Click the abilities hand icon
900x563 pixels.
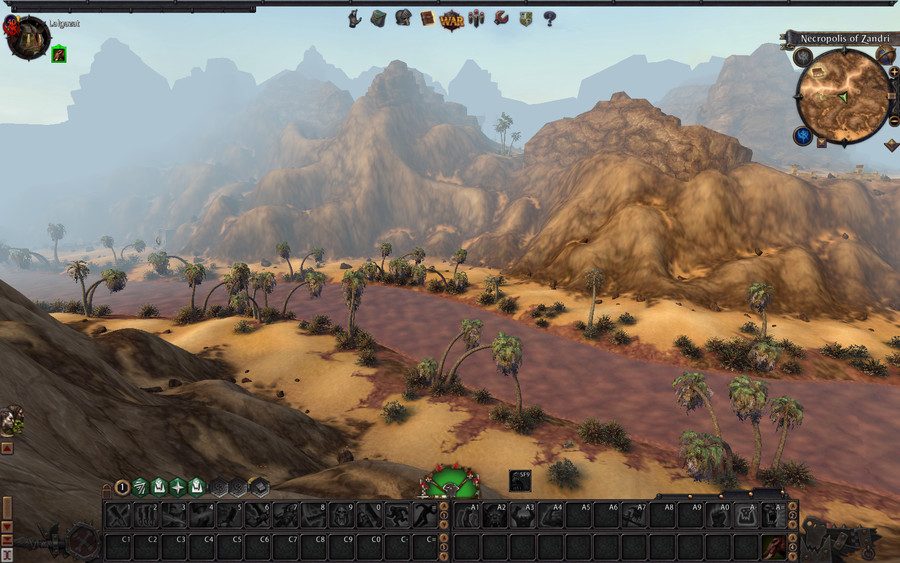pyautogui.click(x=355, y=18)
